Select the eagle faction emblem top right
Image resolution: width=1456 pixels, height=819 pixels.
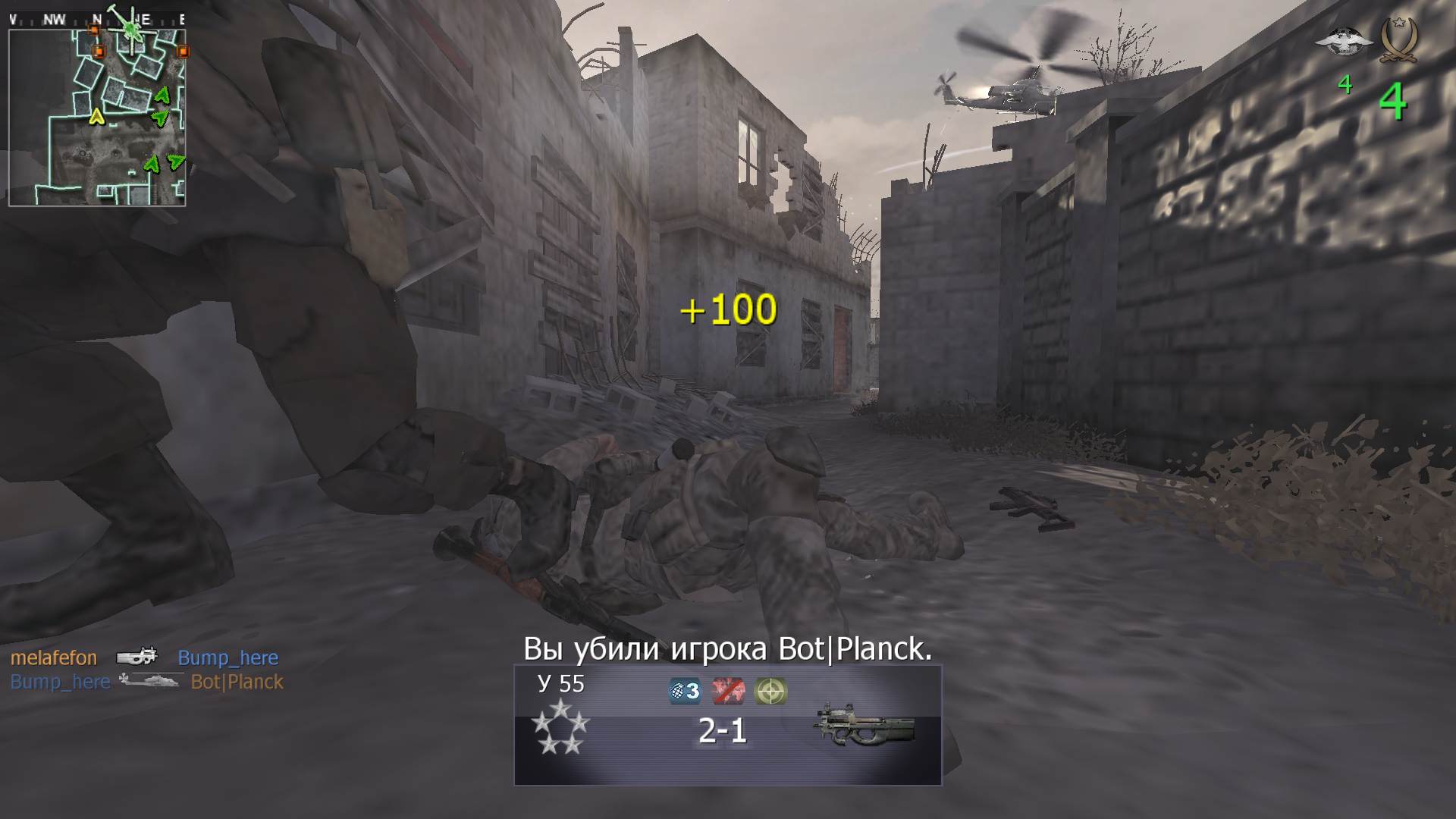[1345, 42]
